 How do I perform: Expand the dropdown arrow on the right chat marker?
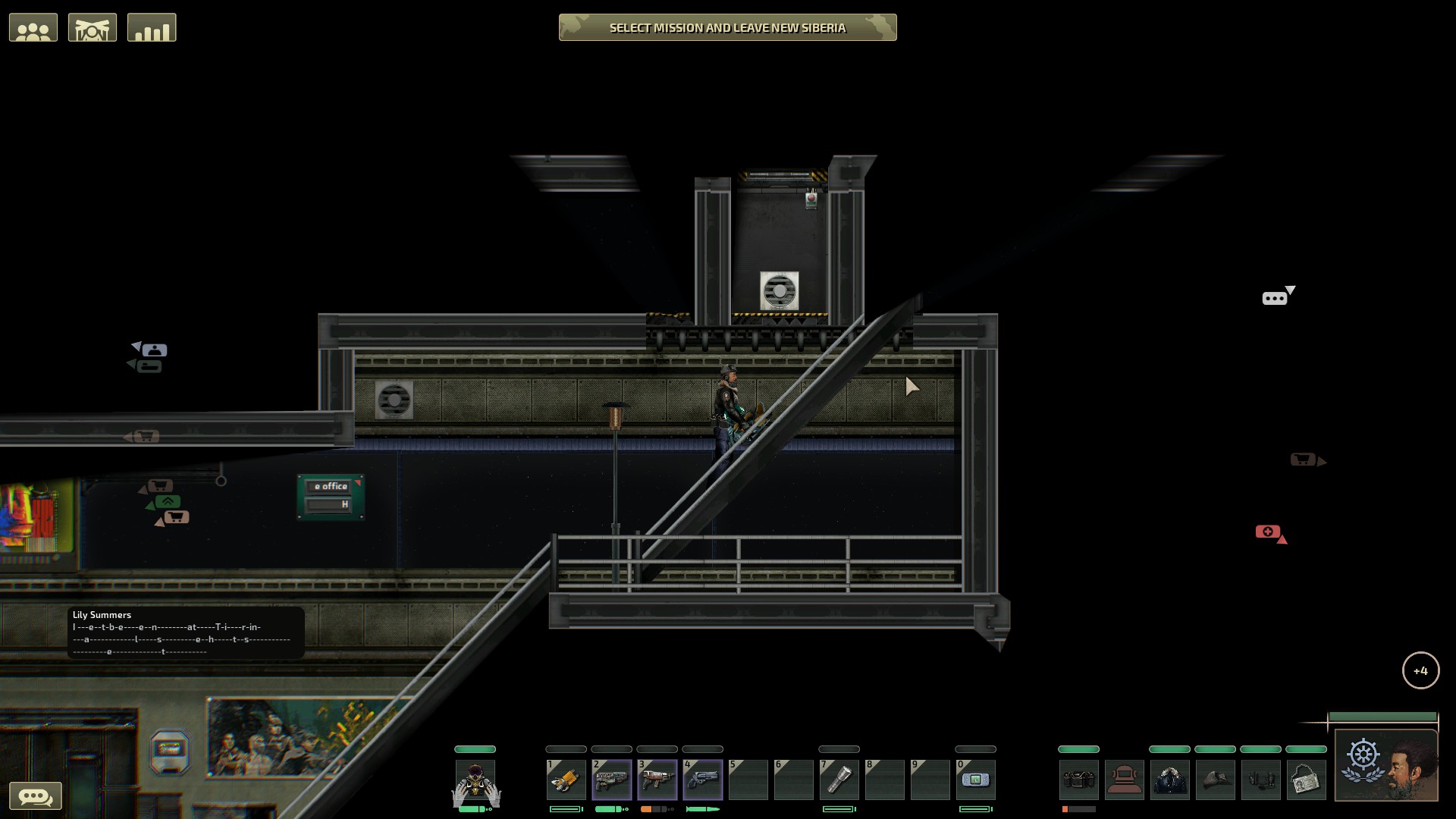point(1290,288)
